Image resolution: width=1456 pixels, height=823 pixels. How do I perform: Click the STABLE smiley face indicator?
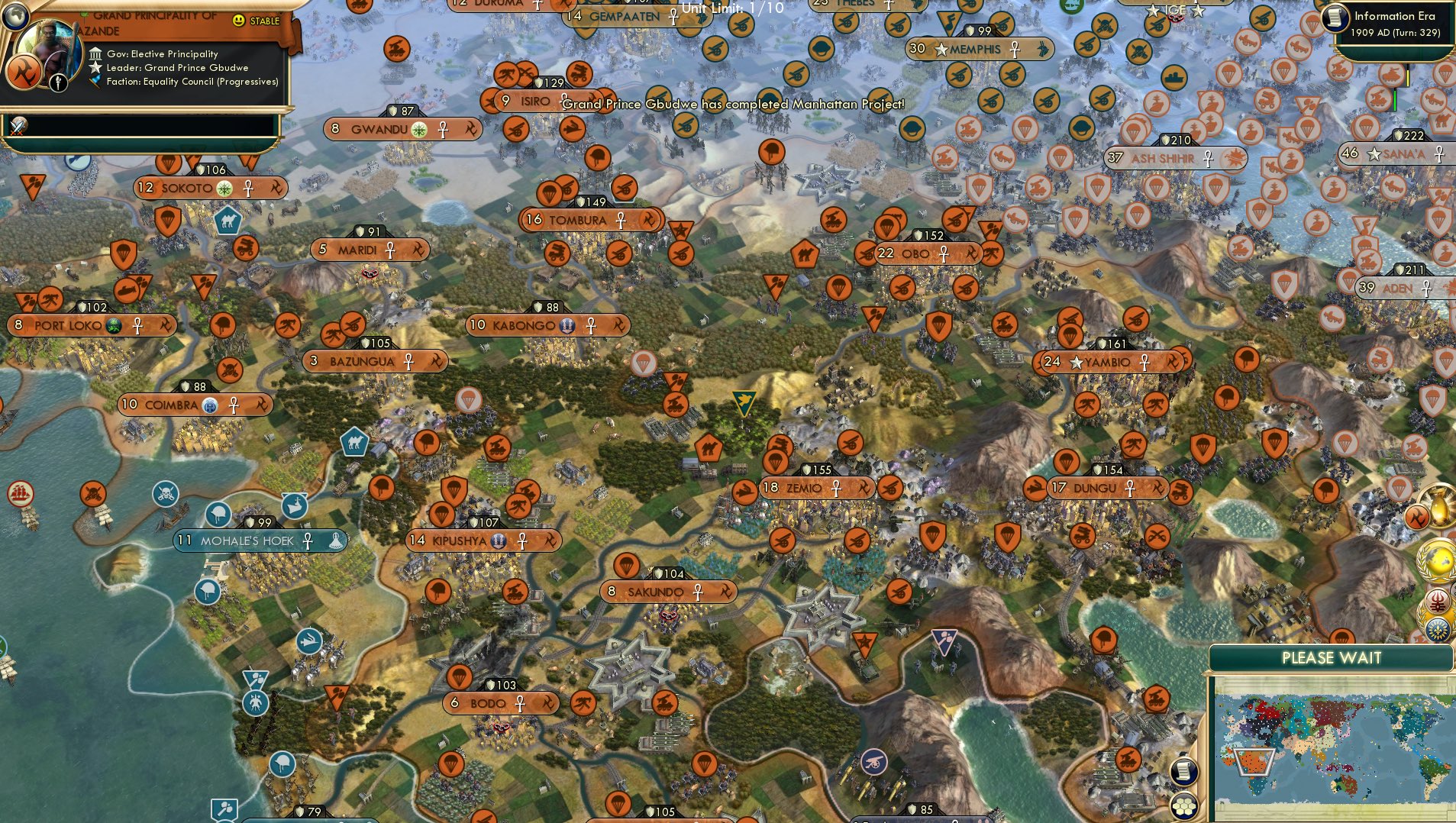[x=238, y=22]
